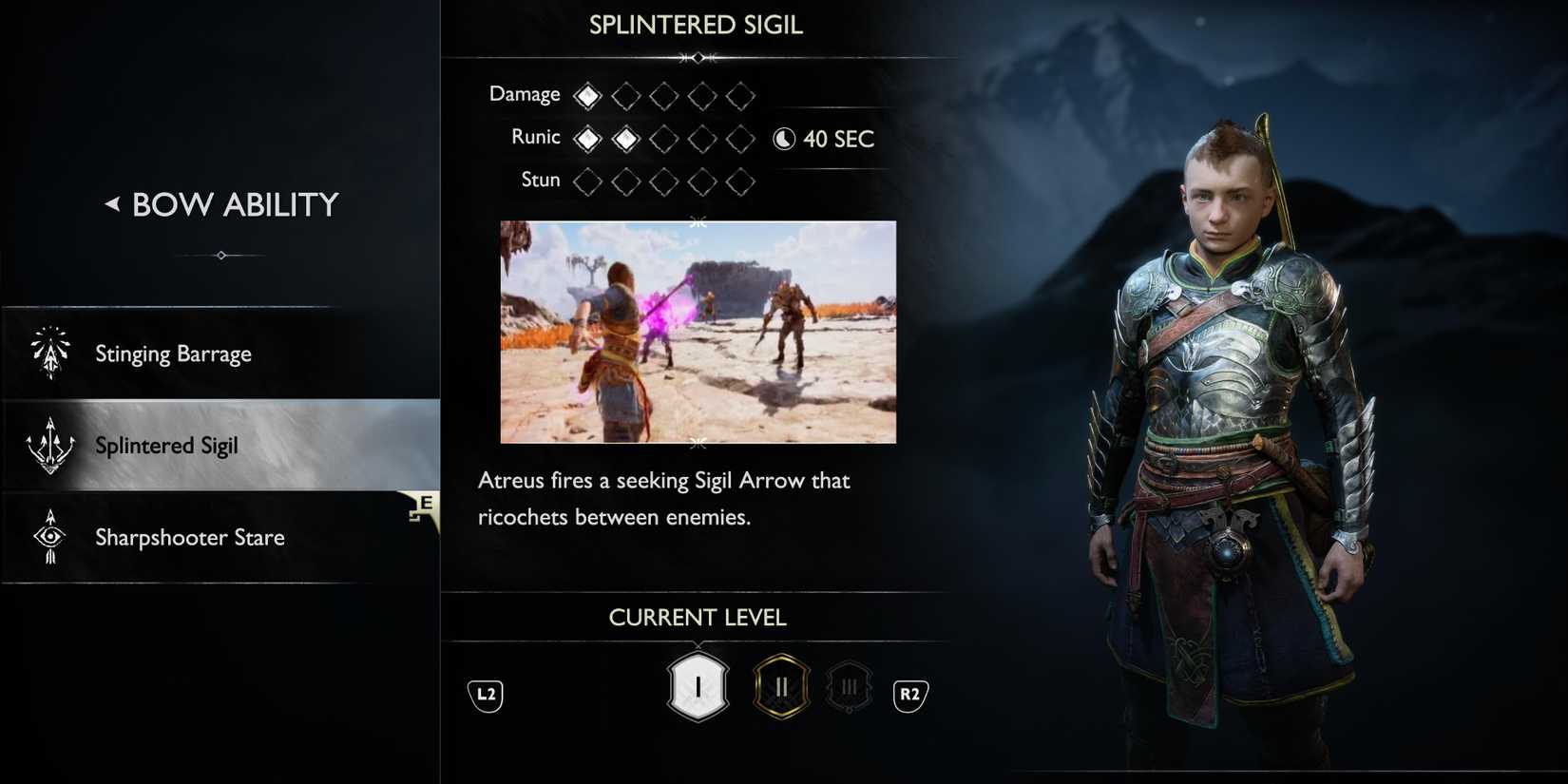
Task: Click the diamond marker below Bow Ability heading
Action: pyautogui.click(x=221, y=254)
